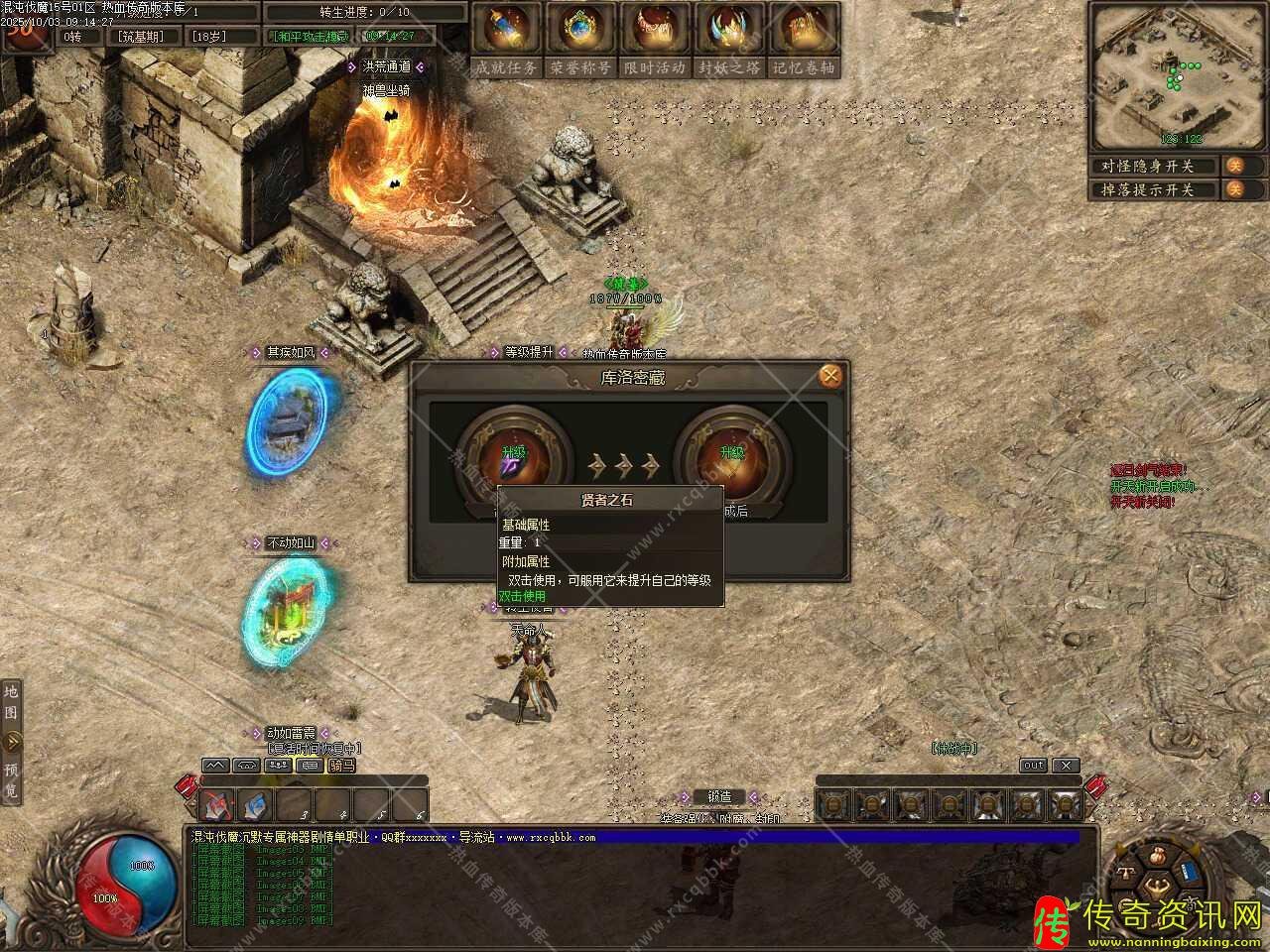Click the 骑马 mount button

click(340, 766)
